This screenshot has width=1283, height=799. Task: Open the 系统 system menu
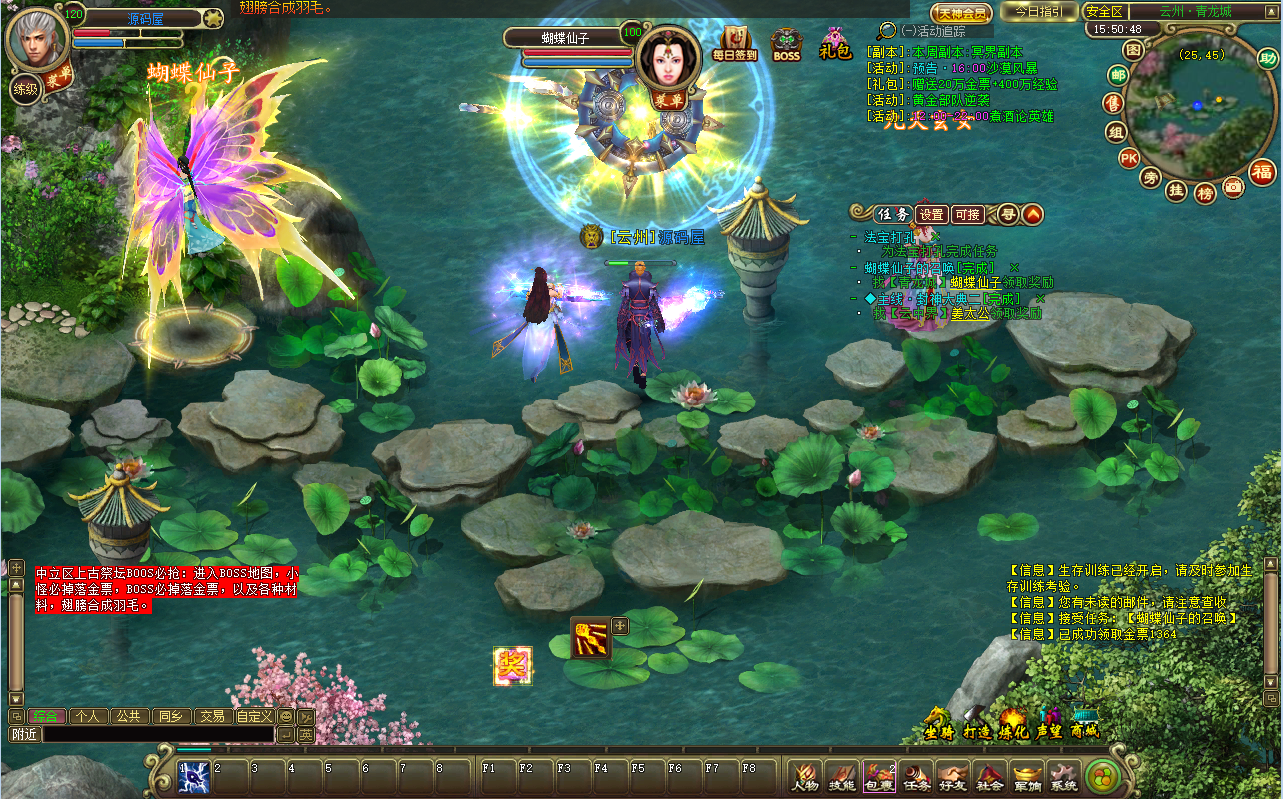pos(1063,776)
